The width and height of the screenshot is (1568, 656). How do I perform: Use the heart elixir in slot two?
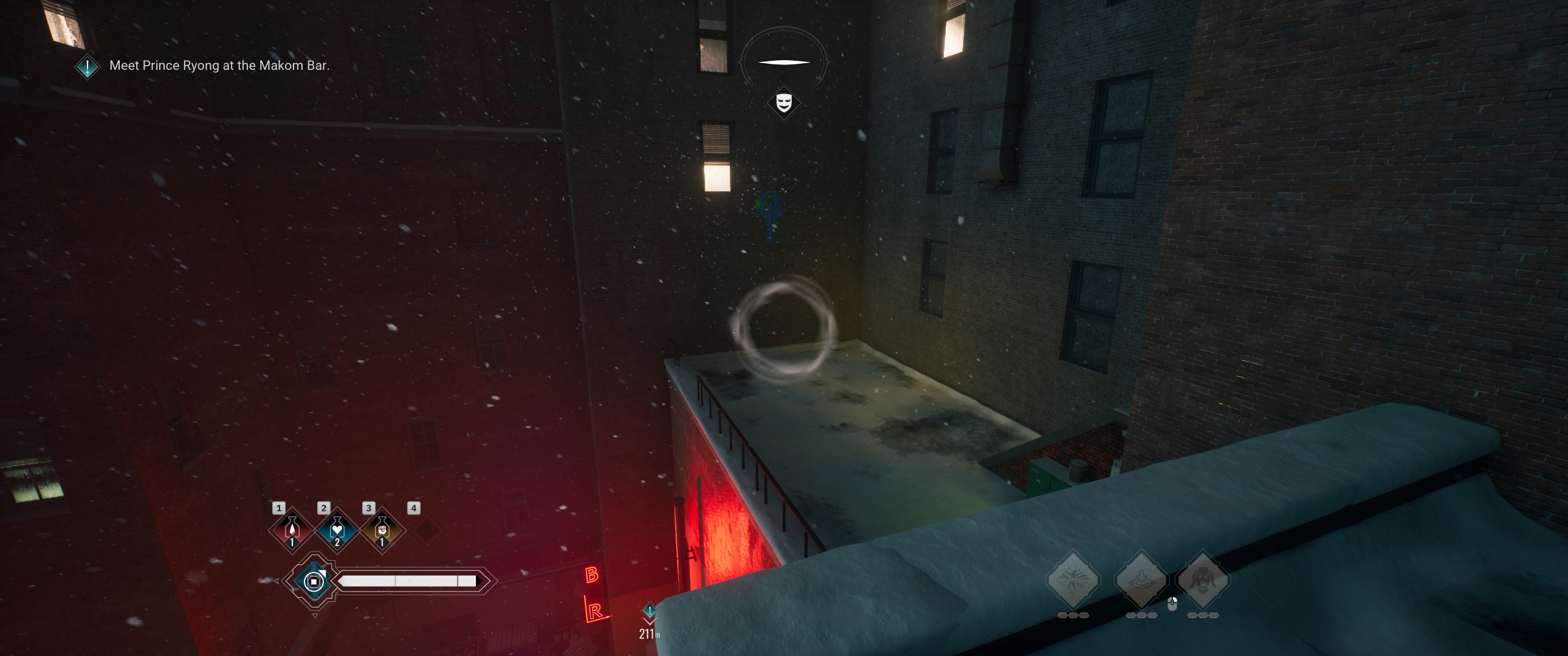[337, 530]
